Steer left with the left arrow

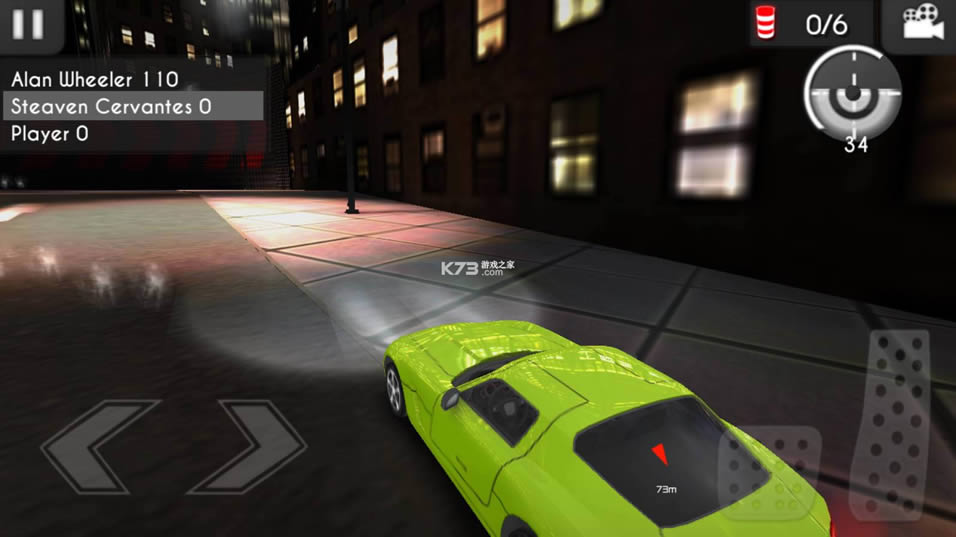[x=100, y=447]
